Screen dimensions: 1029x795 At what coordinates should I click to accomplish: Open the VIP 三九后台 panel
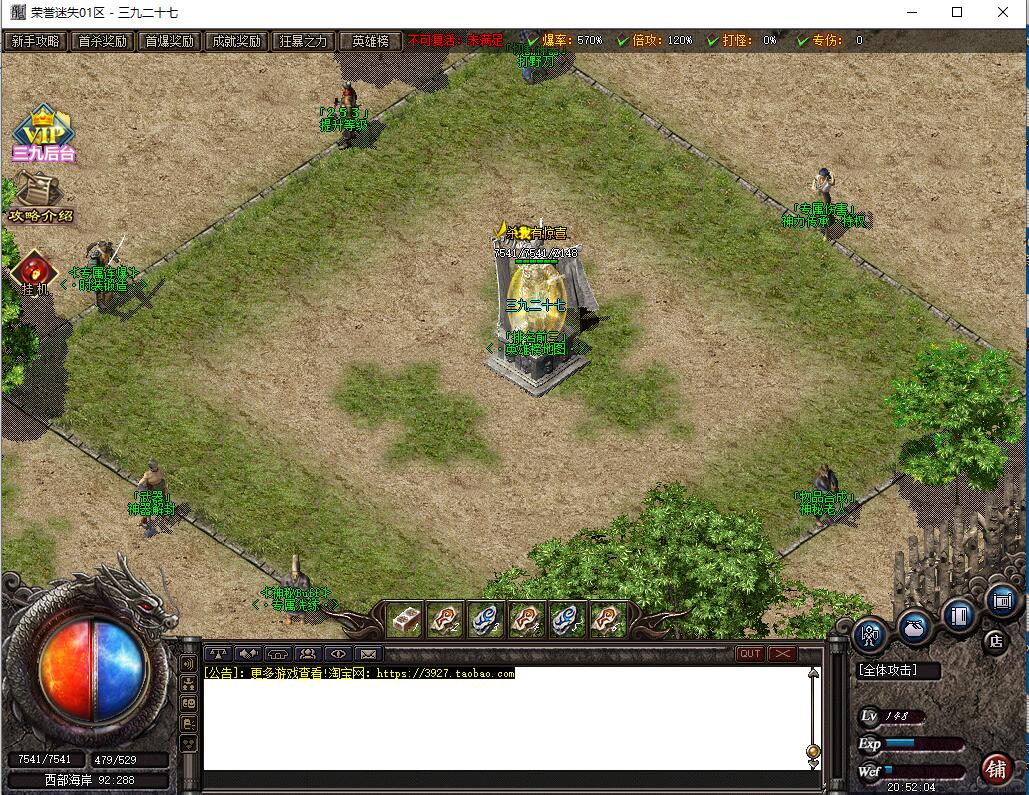pos(44,134)
